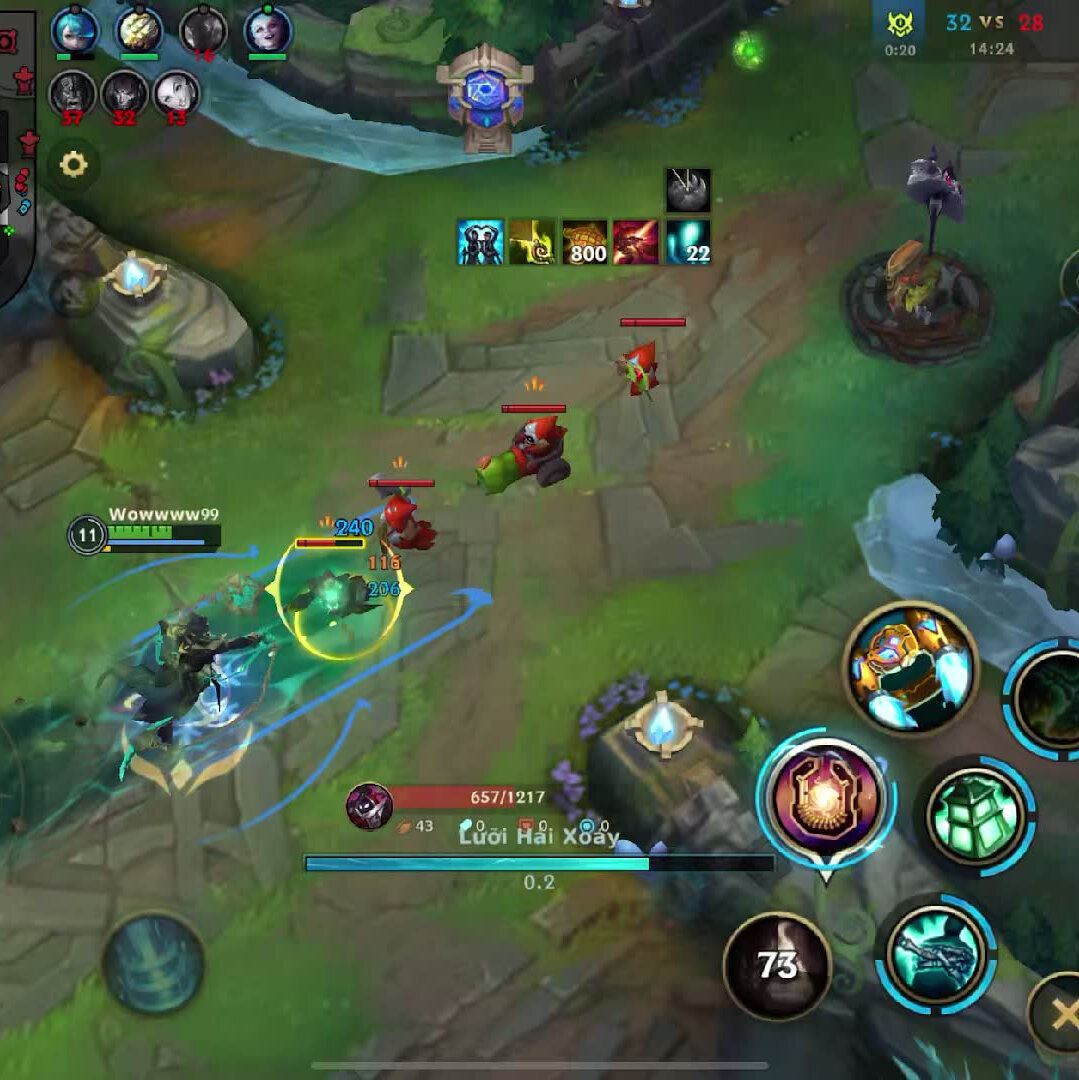
Task: Tap the summoner spell on 73 cooldown
Action: tap(777, 965)
